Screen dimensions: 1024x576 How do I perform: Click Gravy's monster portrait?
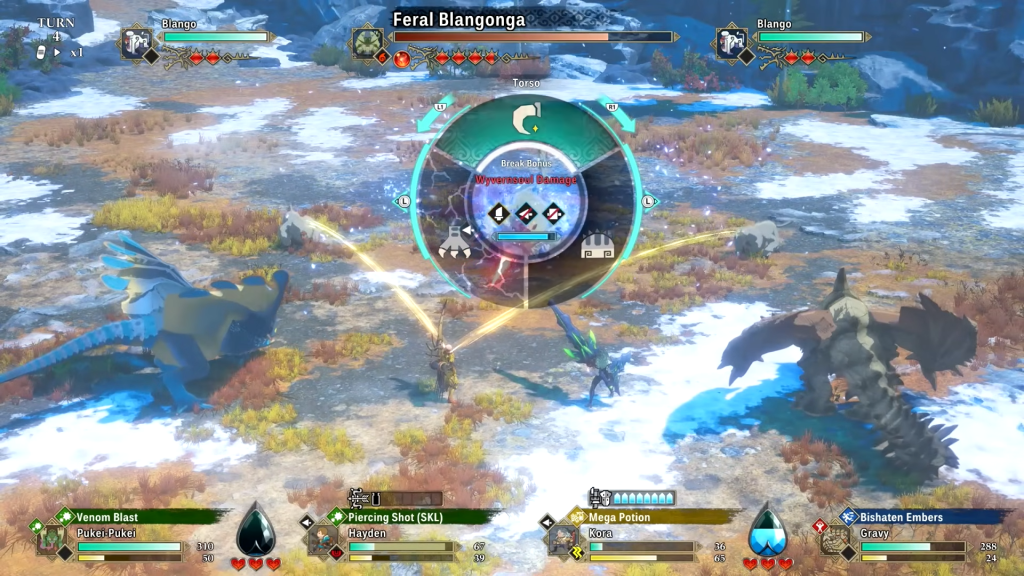click(836, 540)
